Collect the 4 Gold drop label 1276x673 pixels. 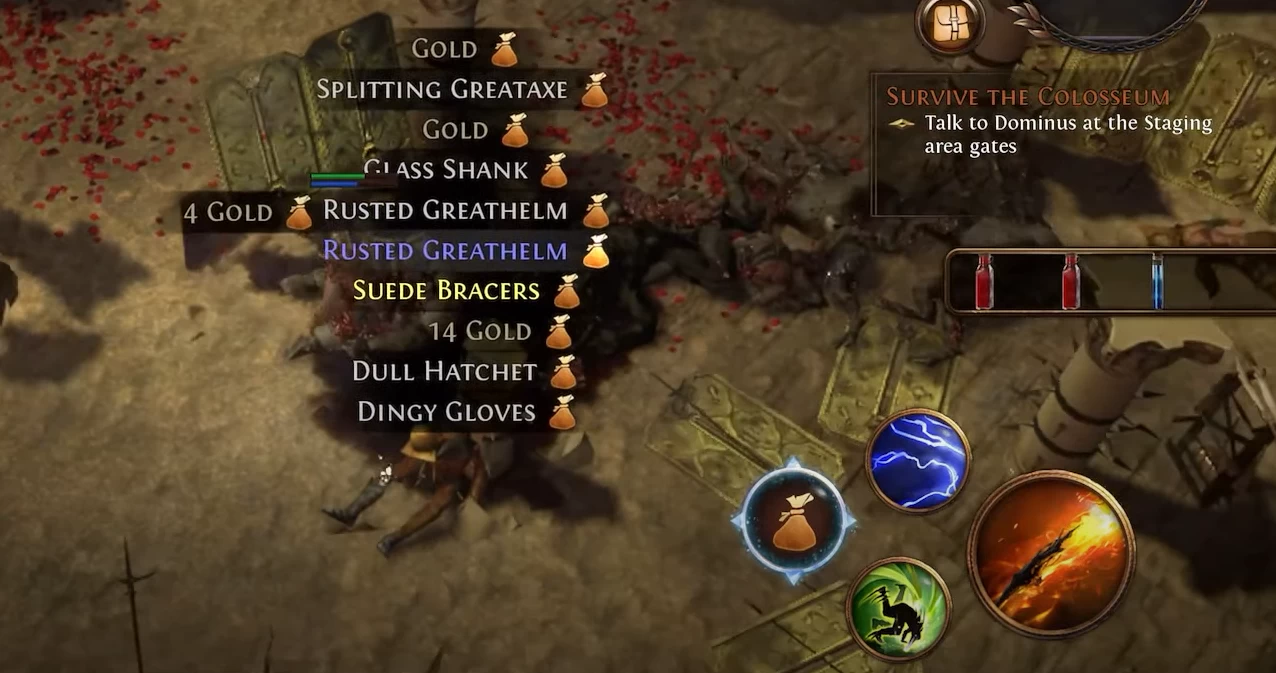(x=228, y=212)
